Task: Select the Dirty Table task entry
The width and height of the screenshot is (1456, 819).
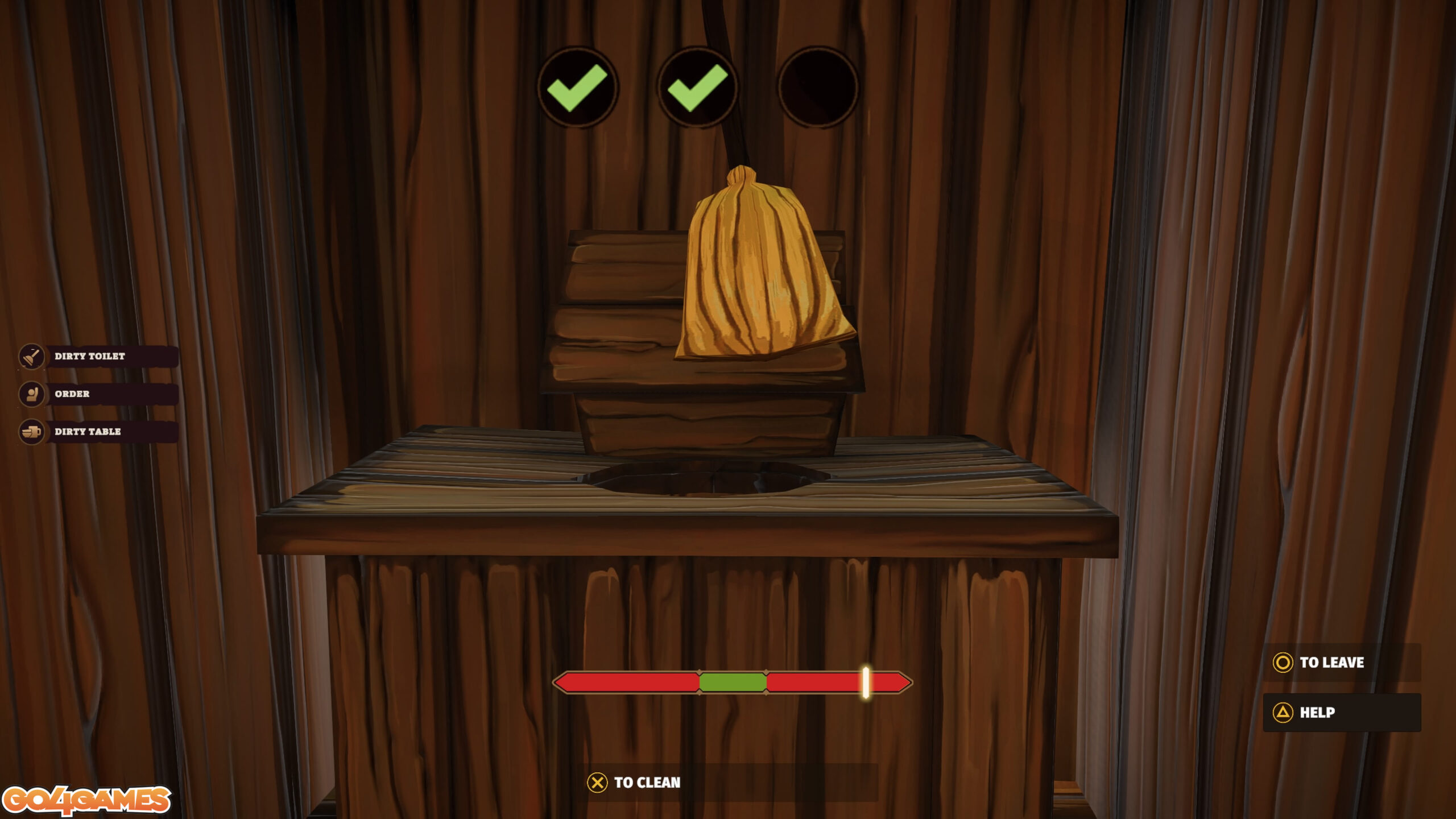Action: pyautogui.click(x=98, y=432)
